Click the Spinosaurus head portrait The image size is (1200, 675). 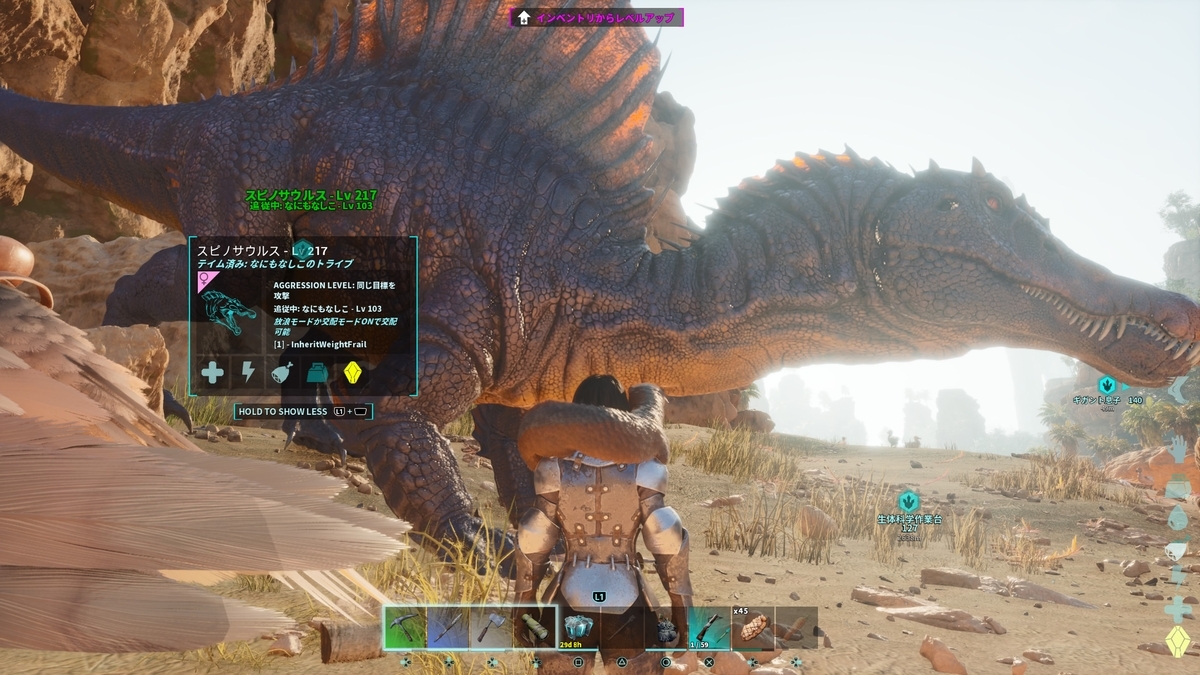tap(229, 317)
